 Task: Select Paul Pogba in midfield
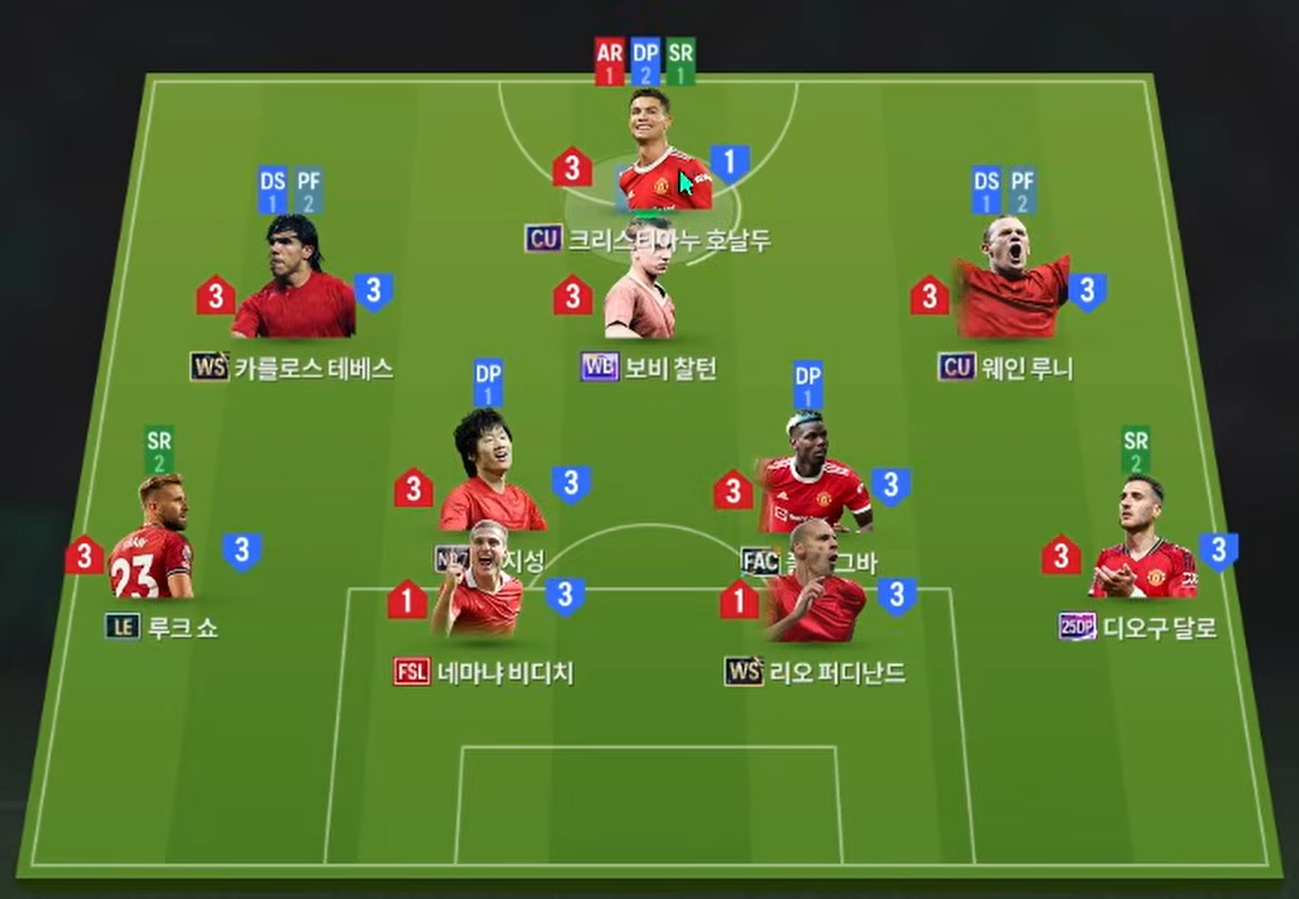[x=813, y=470]
